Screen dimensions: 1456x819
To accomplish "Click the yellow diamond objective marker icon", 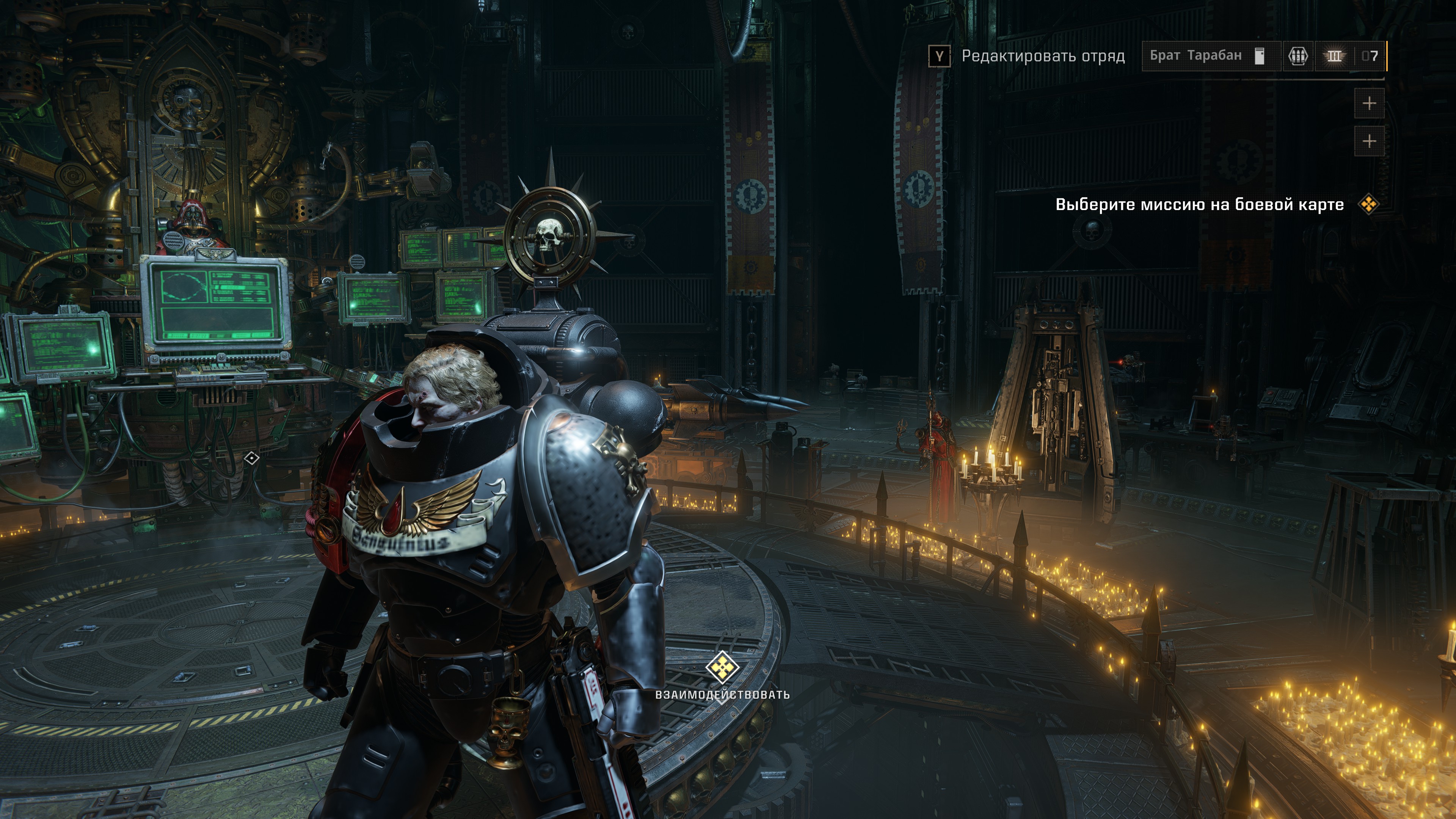I will pos(1368,204).
